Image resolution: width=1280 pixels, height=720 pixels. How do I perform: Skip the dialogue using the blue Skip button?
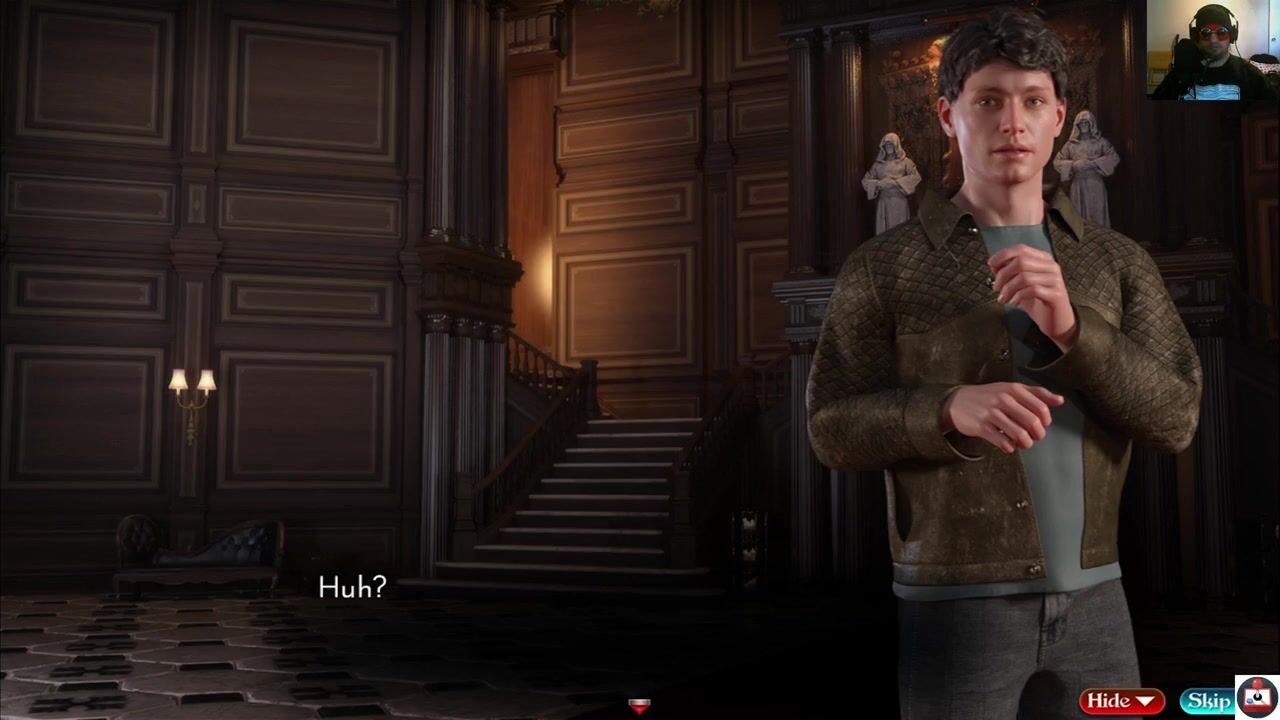[x=1206, y=701]
